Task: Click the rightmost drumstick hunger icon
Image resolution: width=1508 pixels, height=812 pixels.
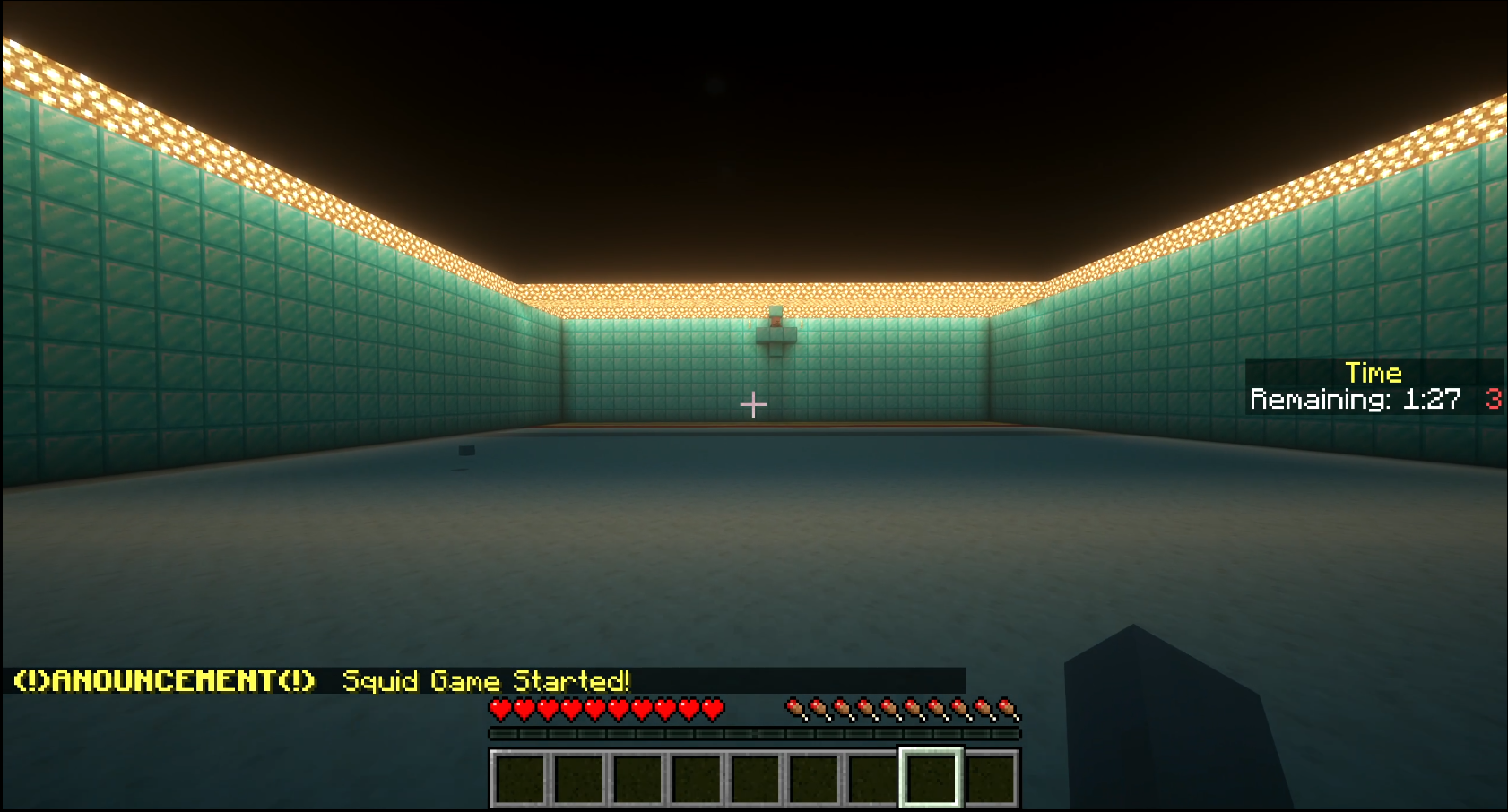Action: pyautogui.click(x=1008, y=708)
